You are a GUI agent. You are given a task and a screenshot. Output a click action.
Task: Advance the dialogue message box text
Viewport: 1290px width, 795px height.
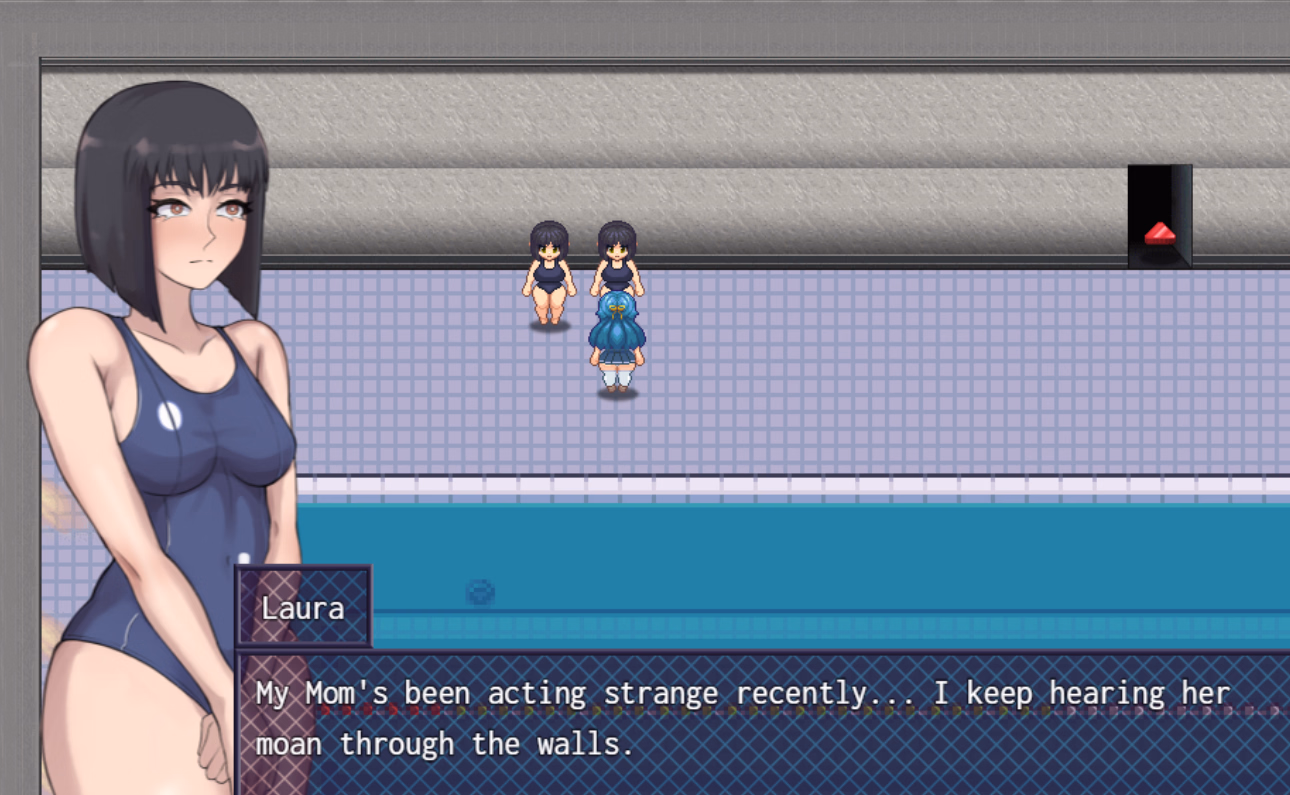760,720
